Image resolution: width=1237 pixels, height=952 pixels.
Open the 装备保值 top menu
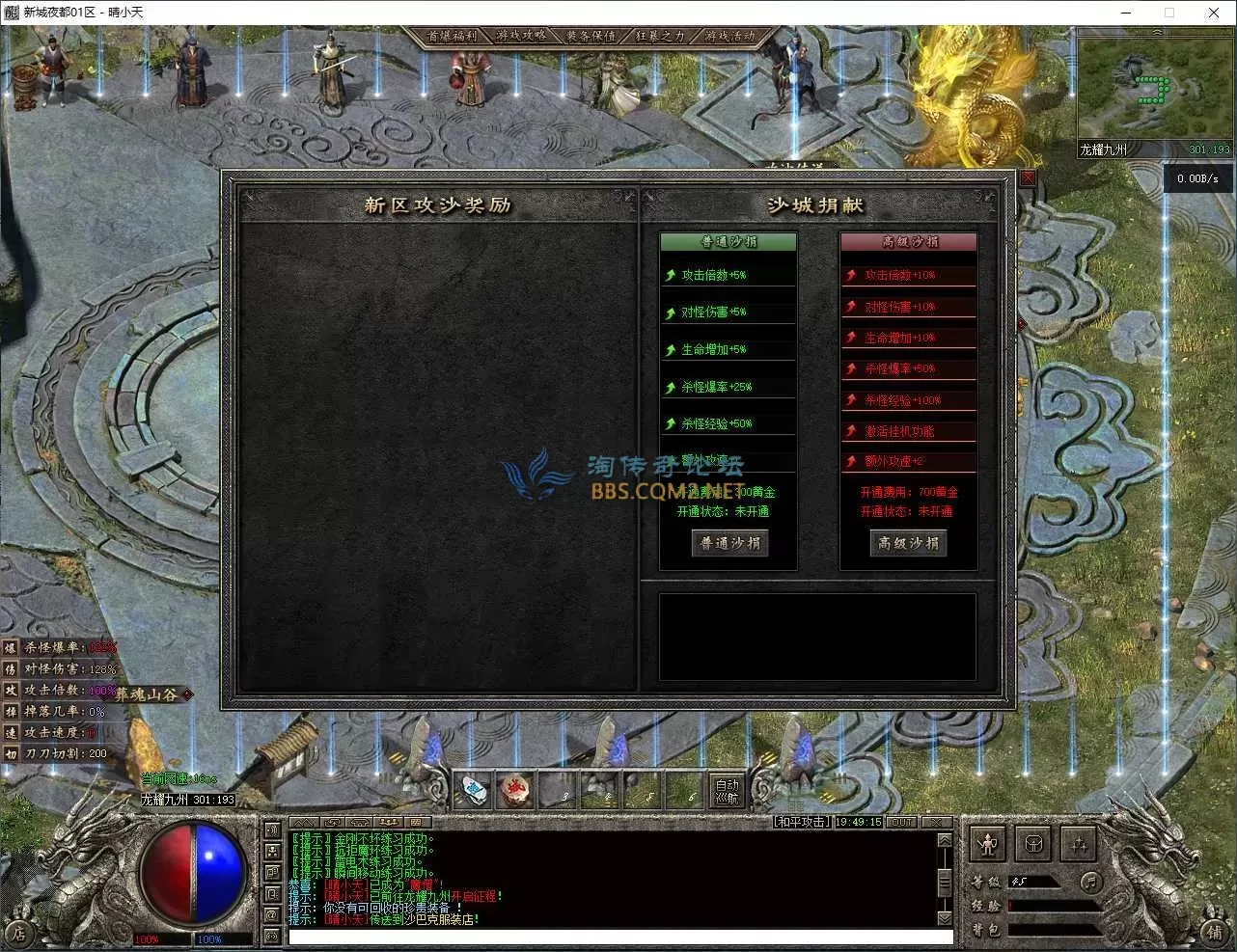point(591,37)
